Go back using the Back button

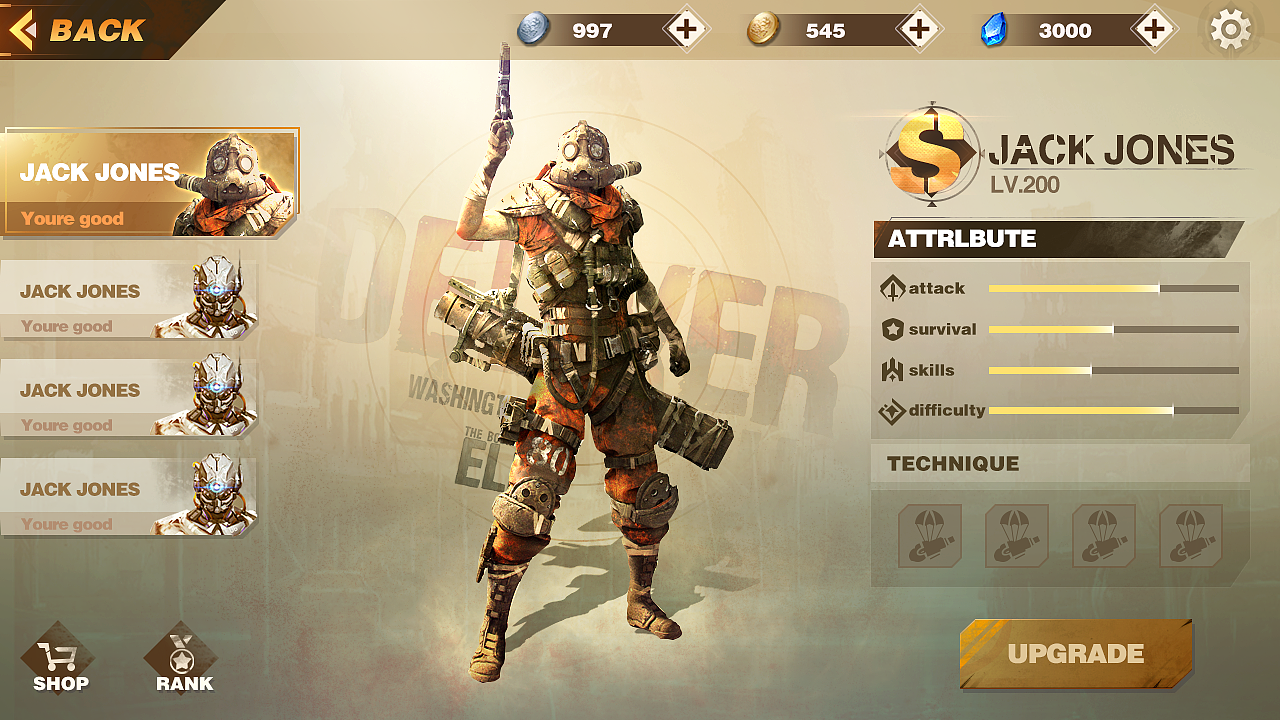click(x=80, y=30)
